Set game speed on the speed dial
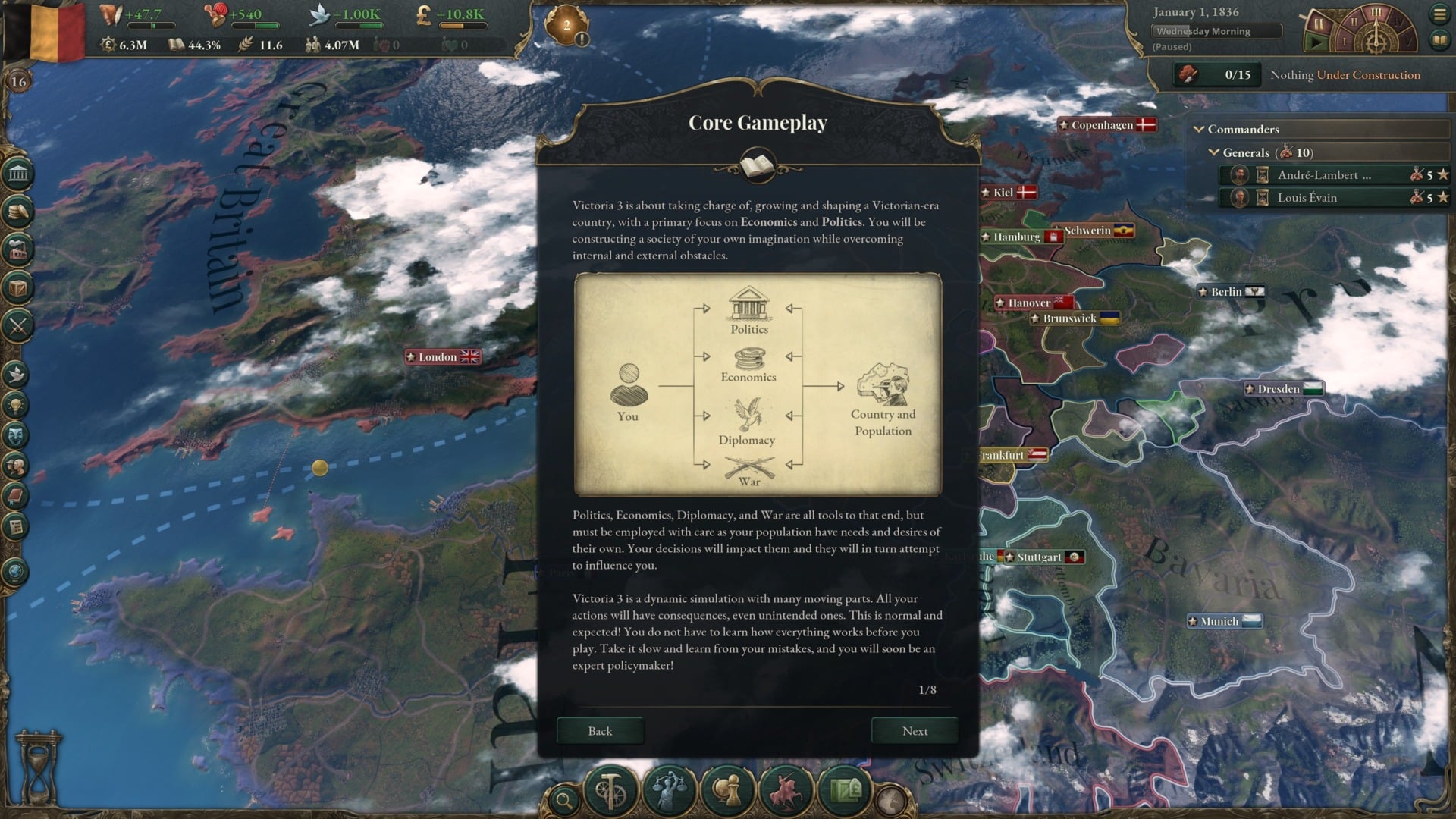 1376,14
